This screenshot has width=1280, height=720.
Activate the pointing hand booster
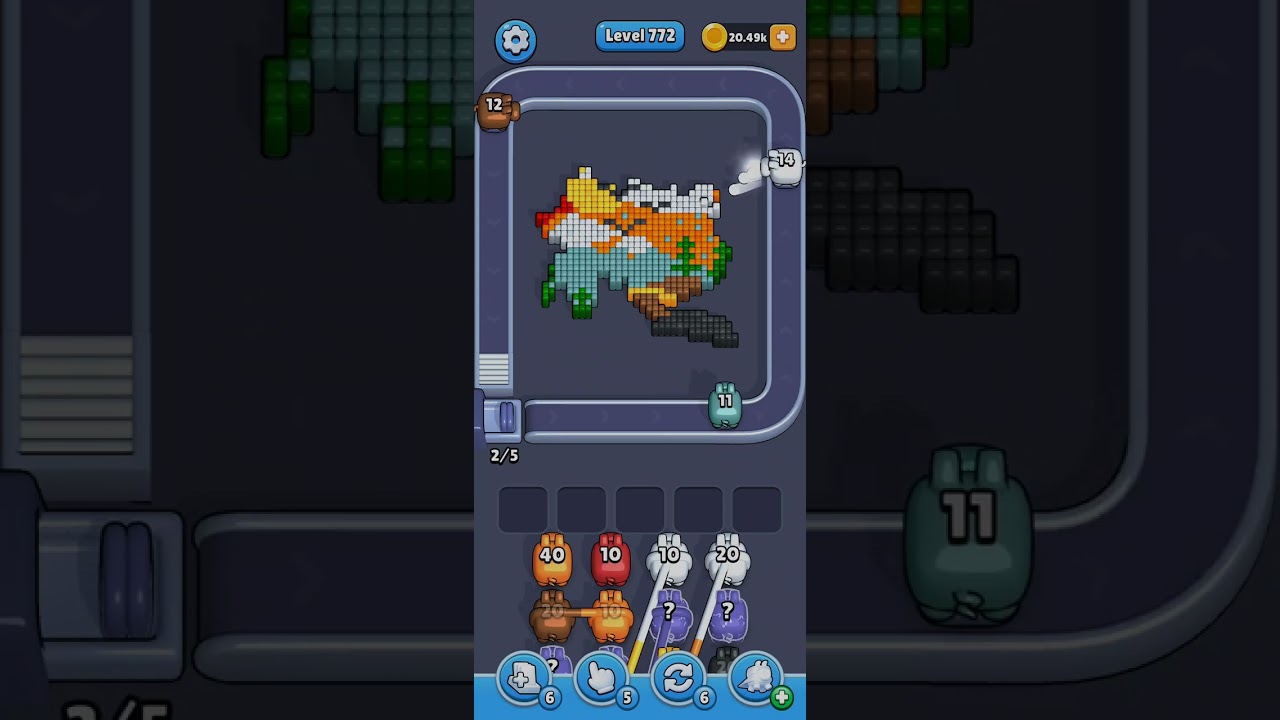601,680
